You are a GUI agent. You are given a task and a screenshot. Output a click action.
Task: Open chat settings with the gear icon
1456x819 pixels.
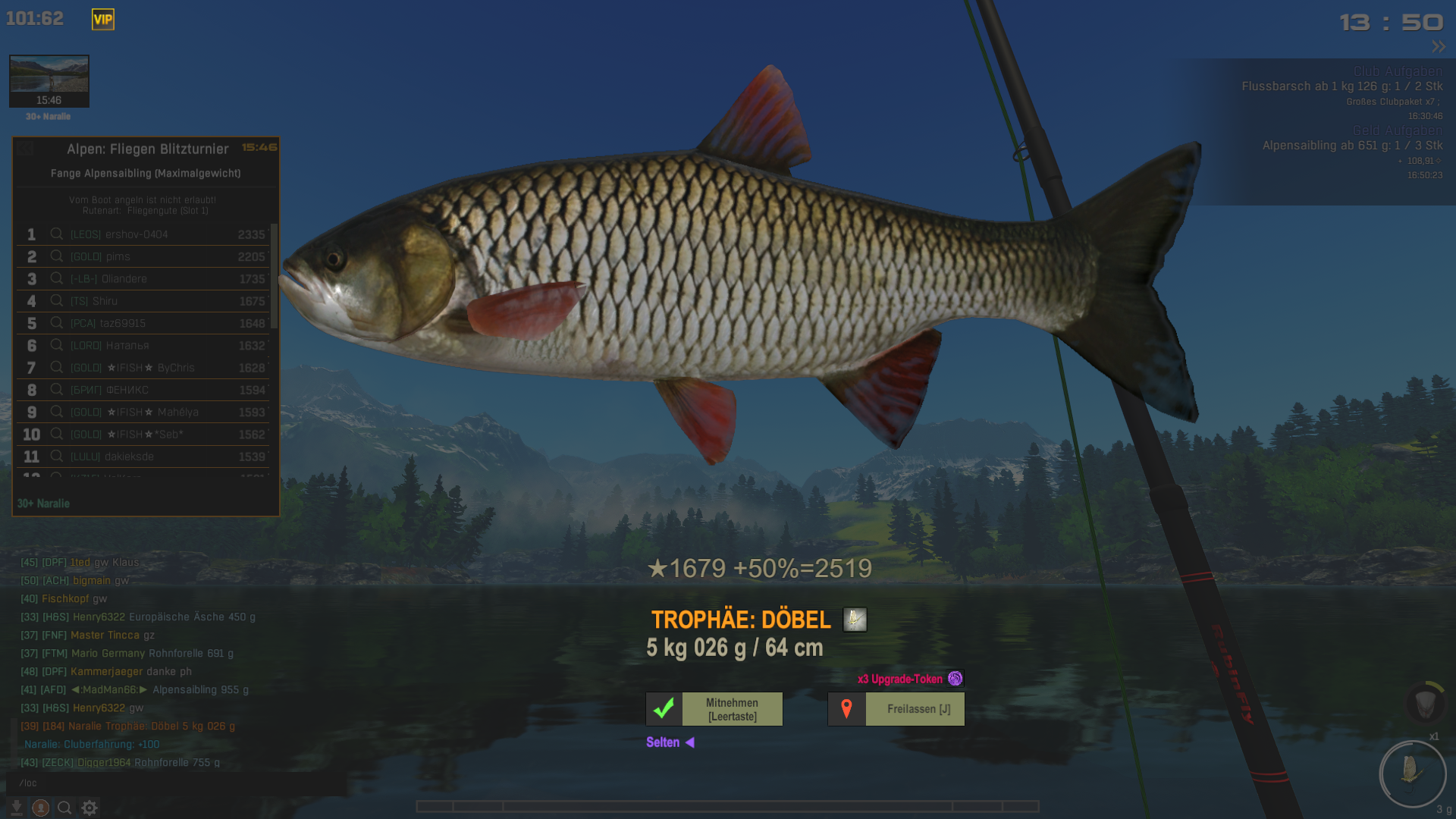89,808
